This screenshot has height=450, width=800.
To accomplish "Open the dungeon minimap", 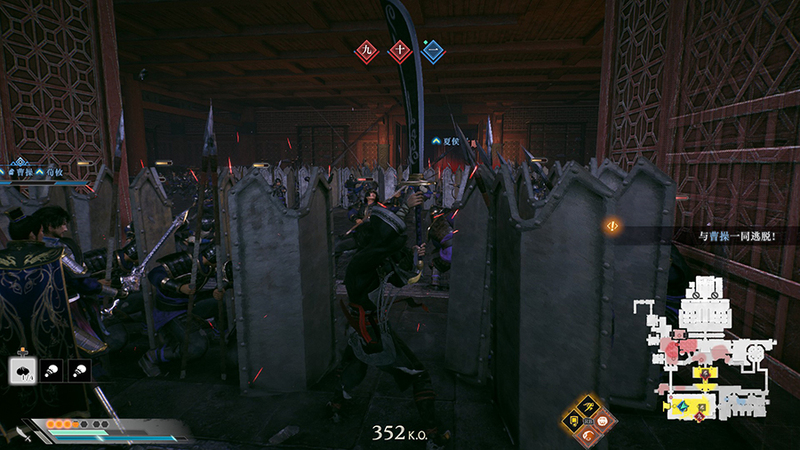I will coord(710,345).
